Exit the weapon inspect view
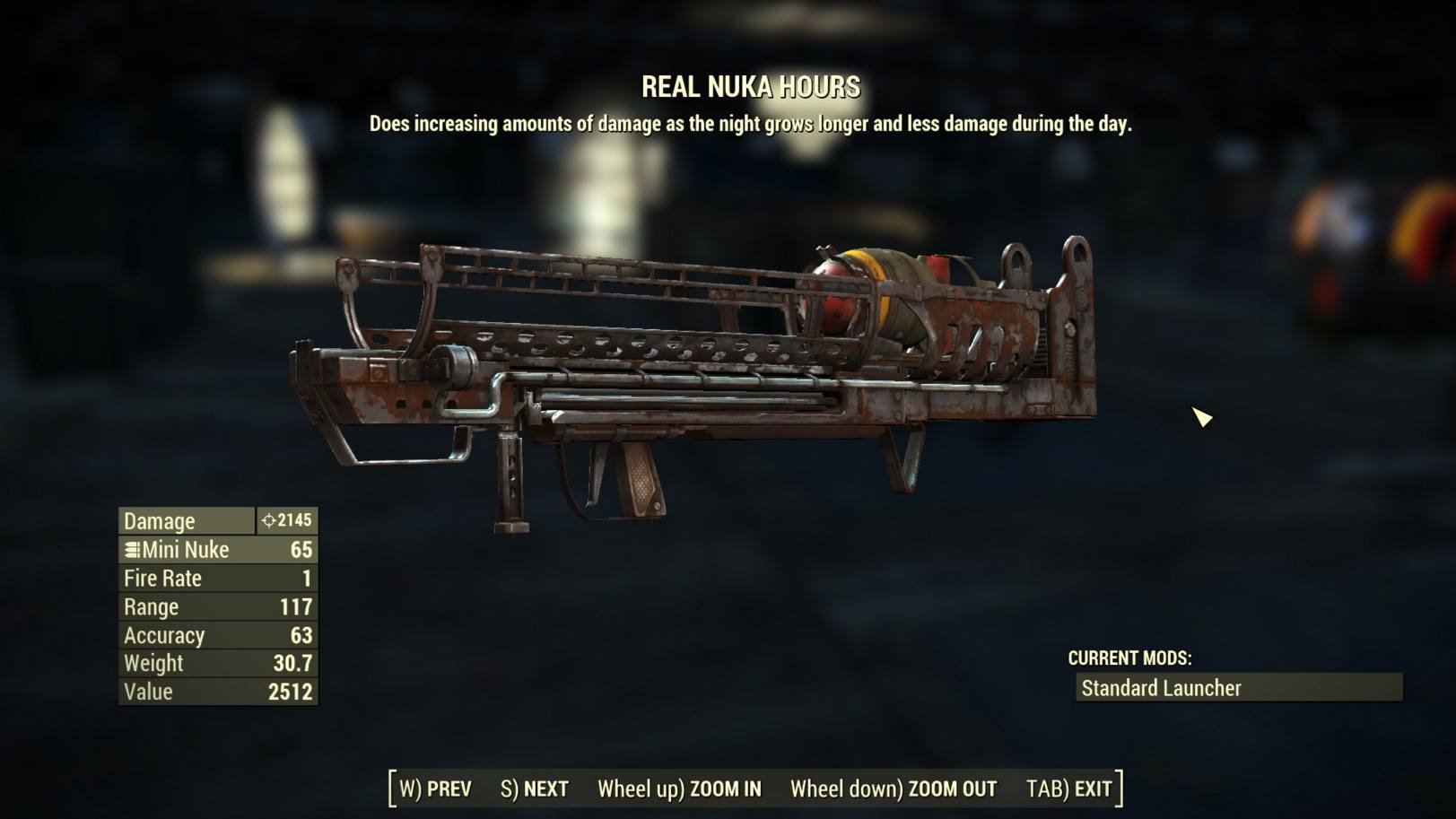This screenshot has width=1456, height=819. pos(1069,789)
